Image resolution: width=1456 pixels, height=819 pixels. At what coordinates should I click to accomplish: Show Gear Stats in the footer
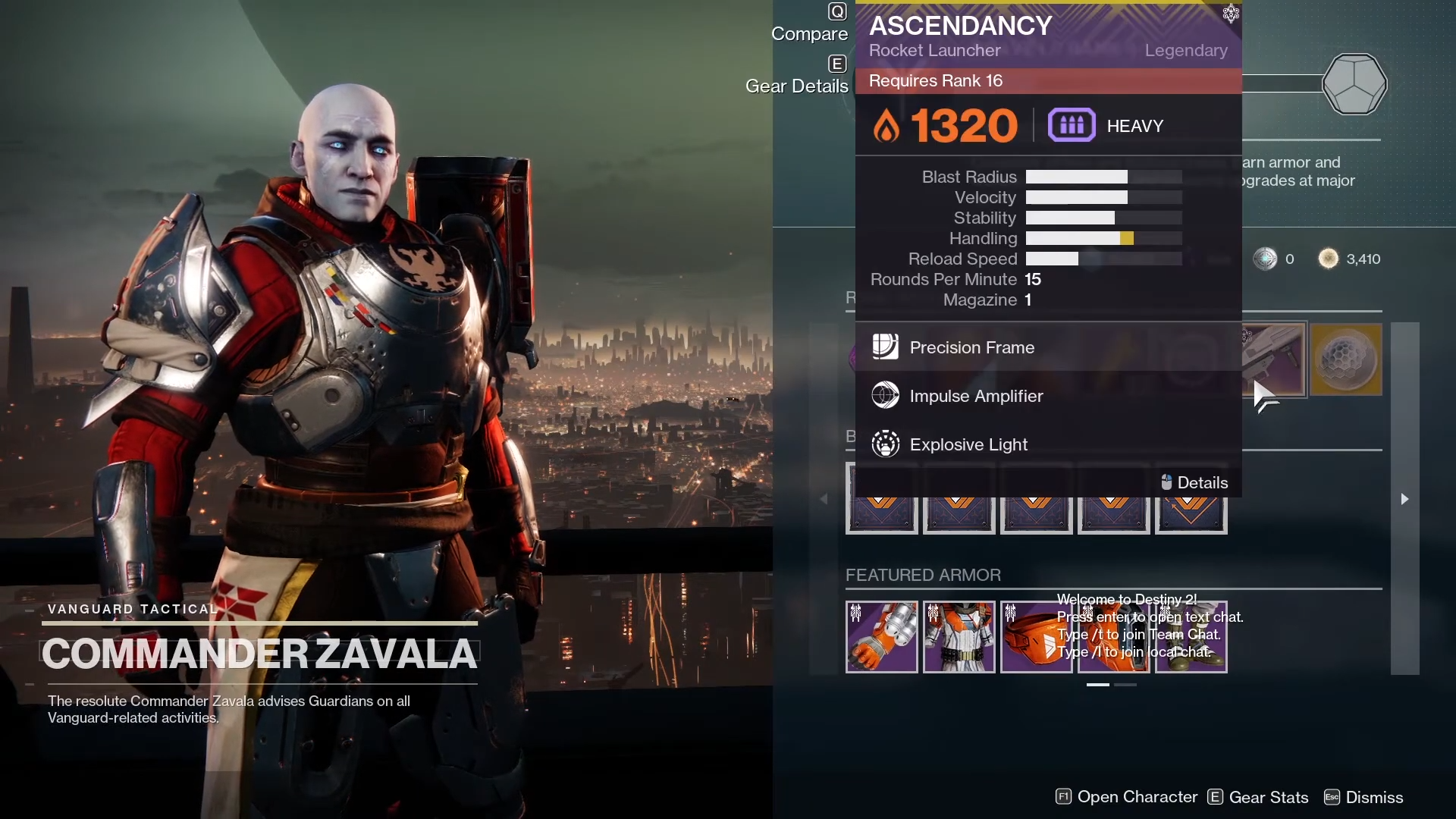click(1259, 797)
